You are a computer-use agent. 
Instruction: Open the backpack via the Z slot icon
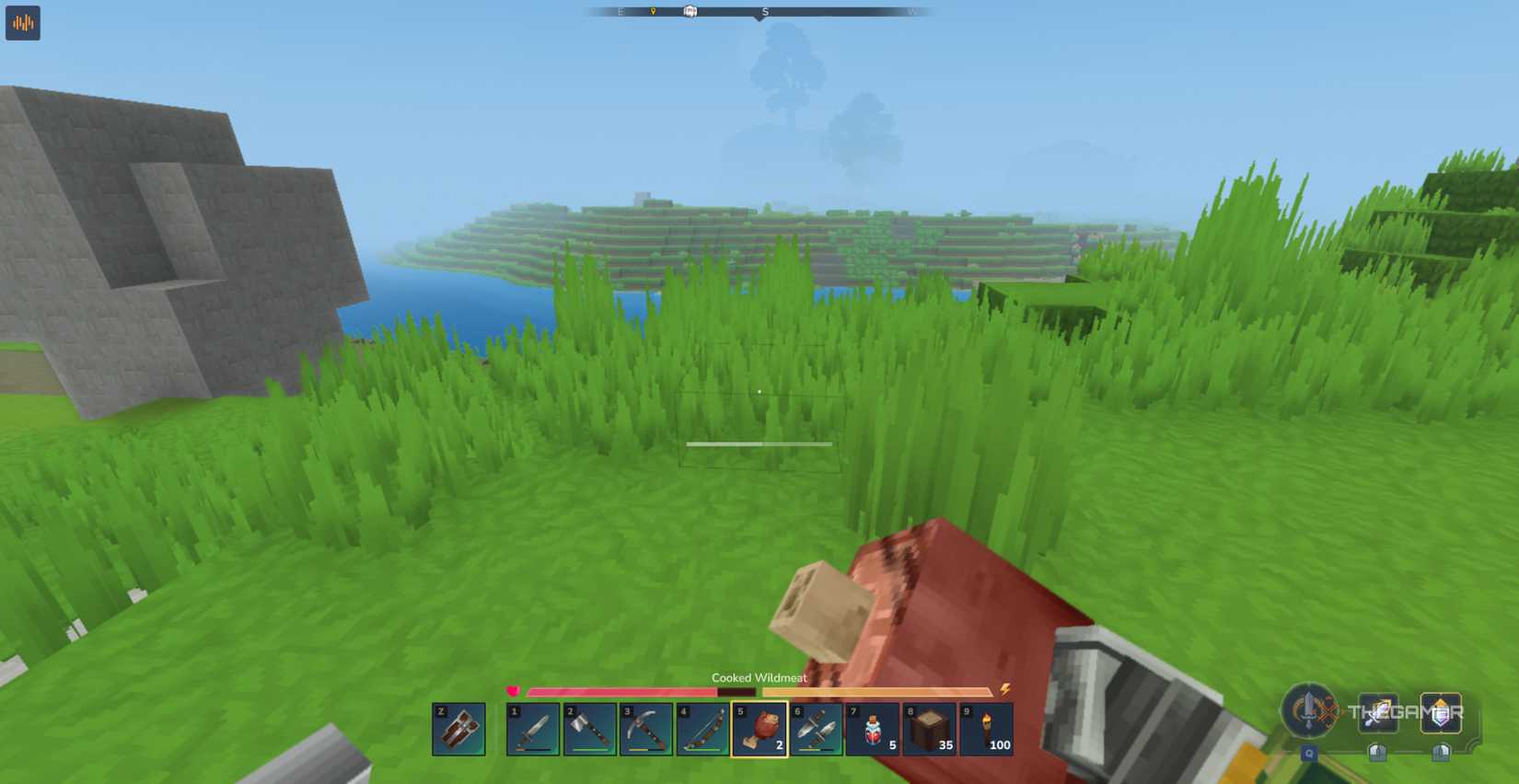click(457, 731)
